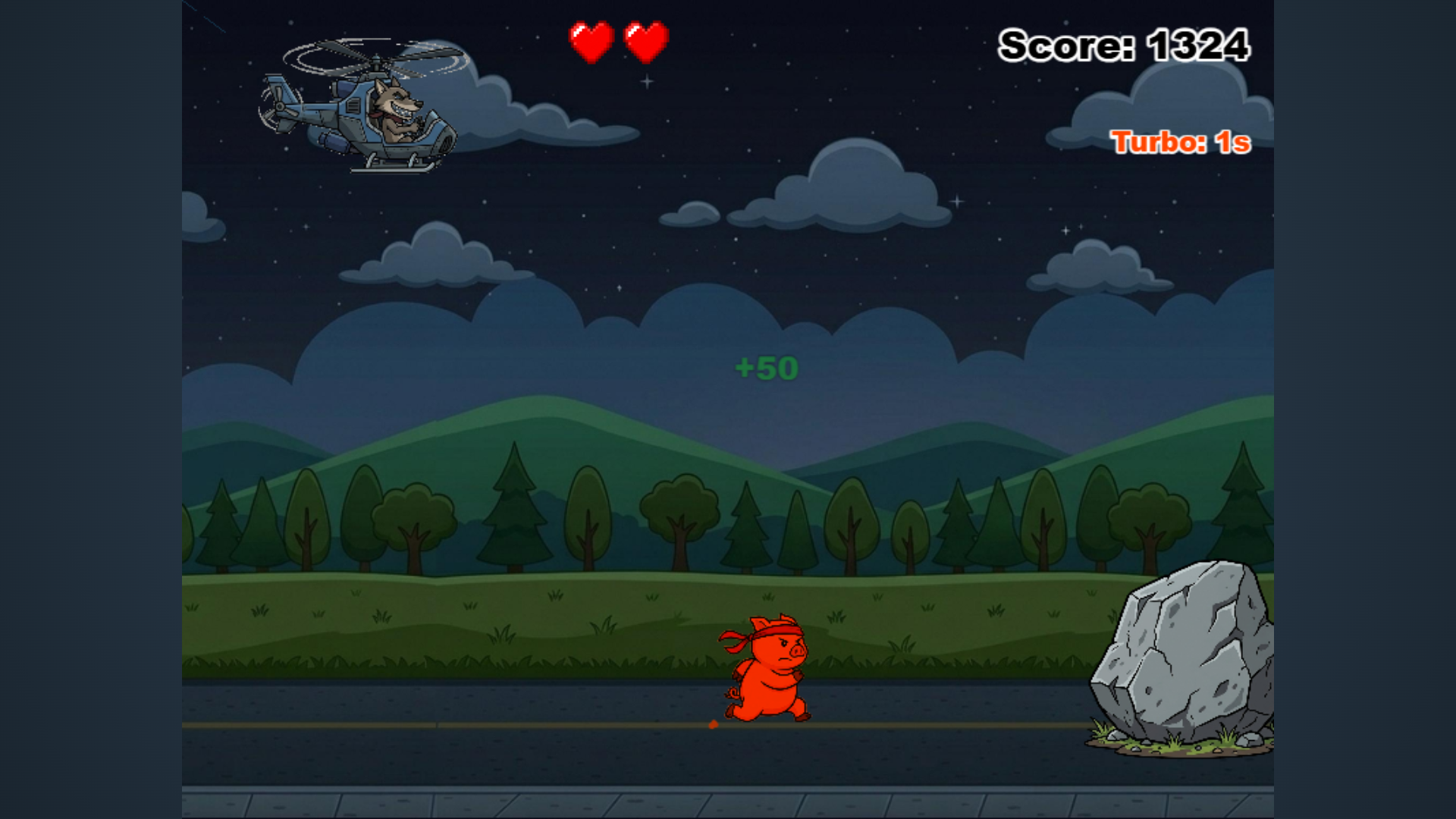Viewport: 1456px width, 819px height.
Task: Click the green +50 score popup
Action: pyautogui.click(x=767, y=369)
